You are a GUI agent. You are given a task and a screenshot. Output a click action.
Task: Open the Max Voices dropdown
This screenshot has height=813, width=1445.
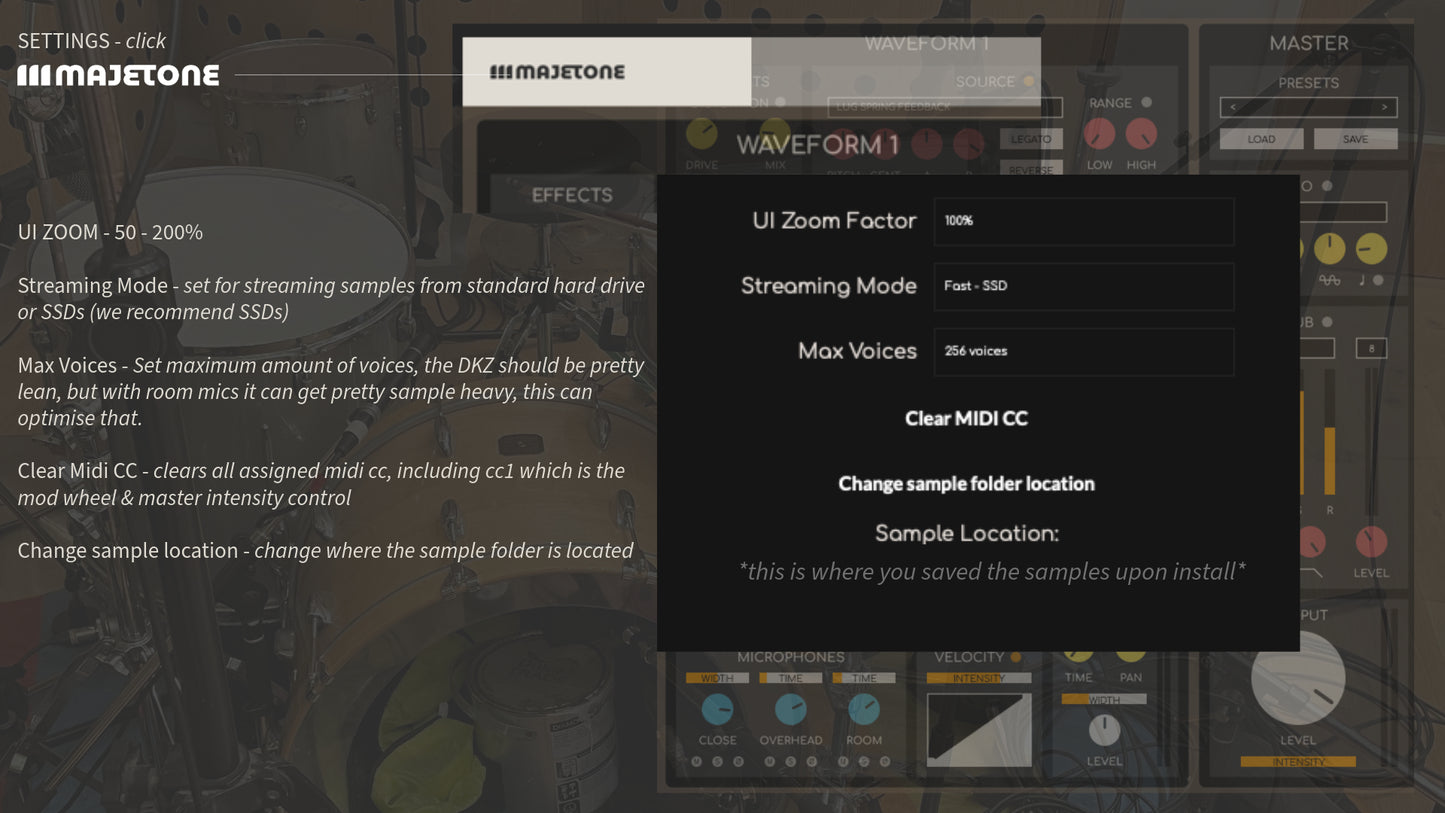click(1083, 351)
